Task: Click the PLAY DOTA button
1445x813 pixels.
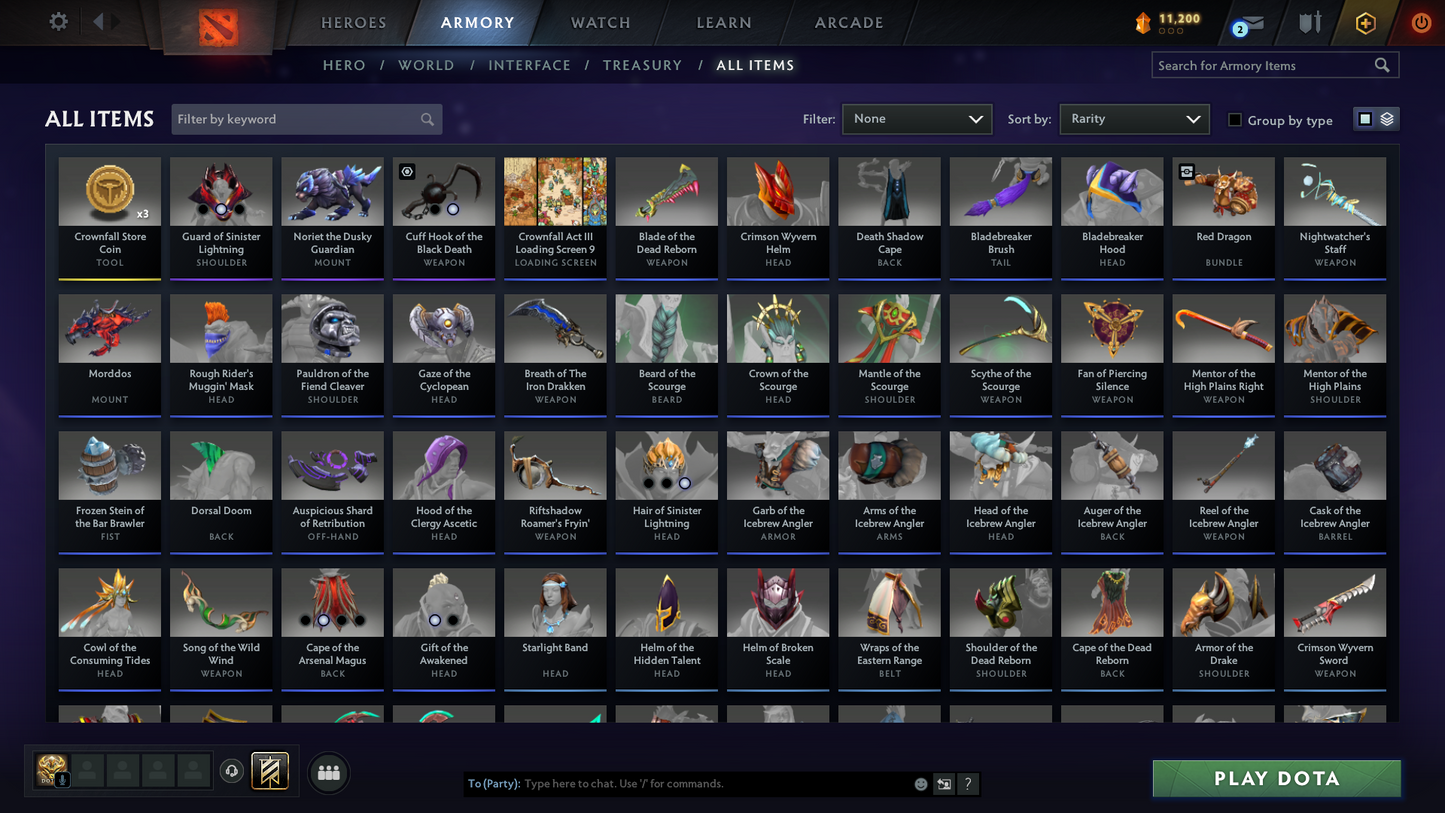Action: 1276,778
